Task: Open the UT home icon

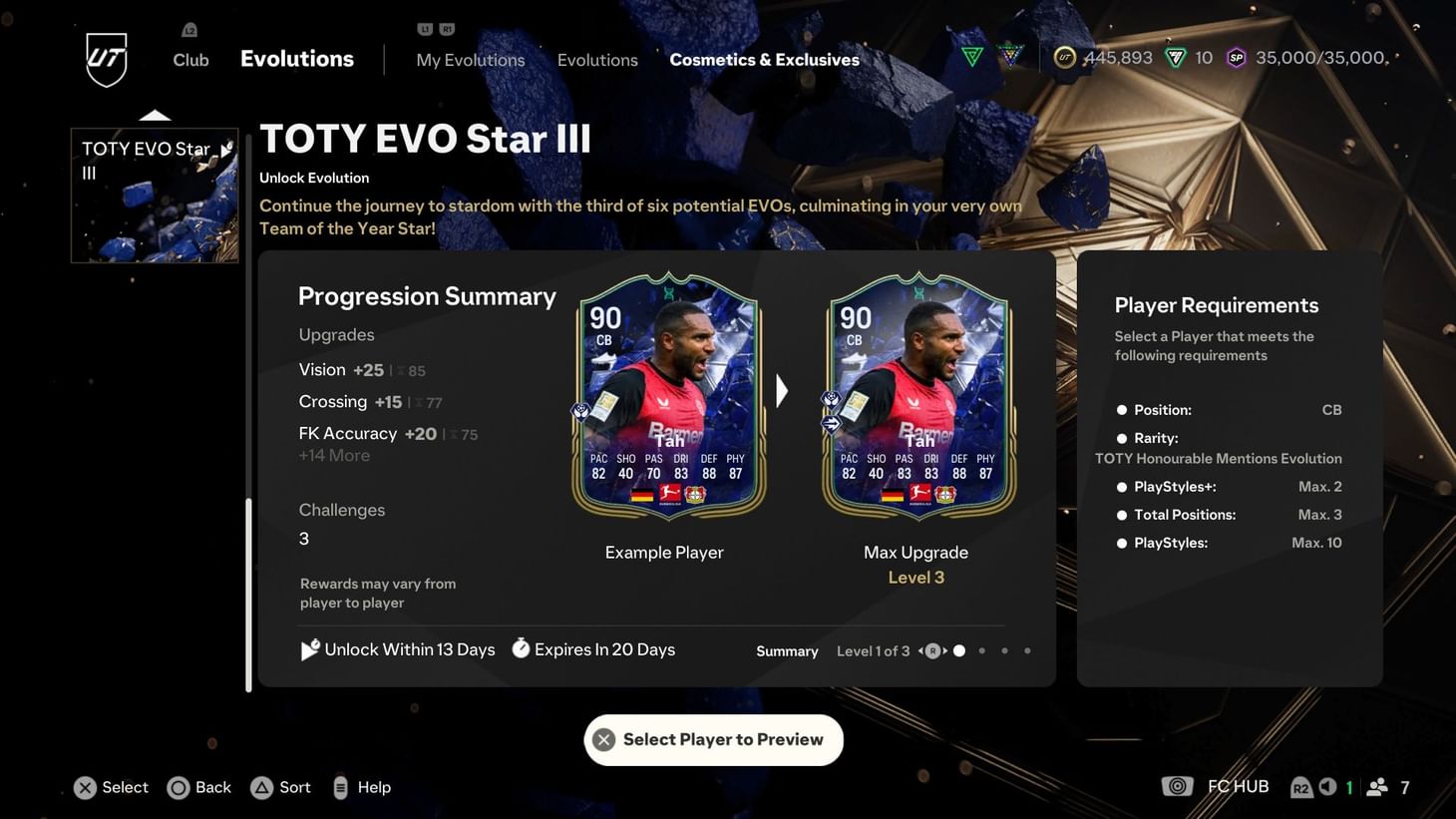Action: pos(105,60)
